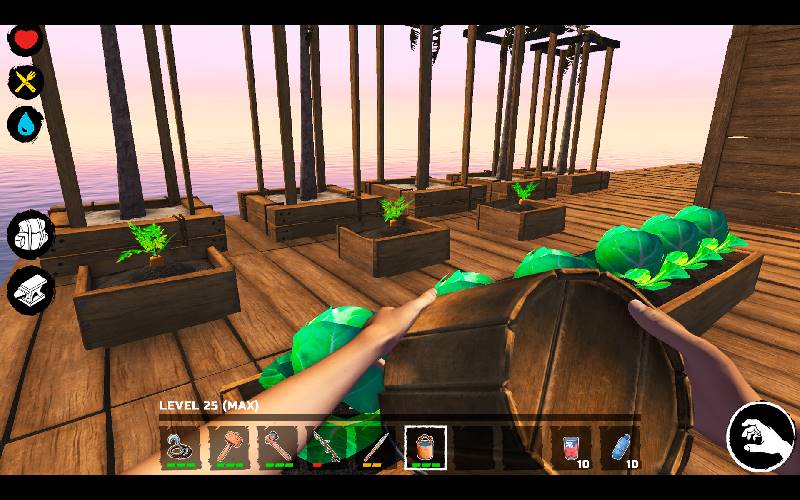The image size is (800, 500).
Task: Select the rope hook hotbar slot
Action: click(x=180, y=446)
